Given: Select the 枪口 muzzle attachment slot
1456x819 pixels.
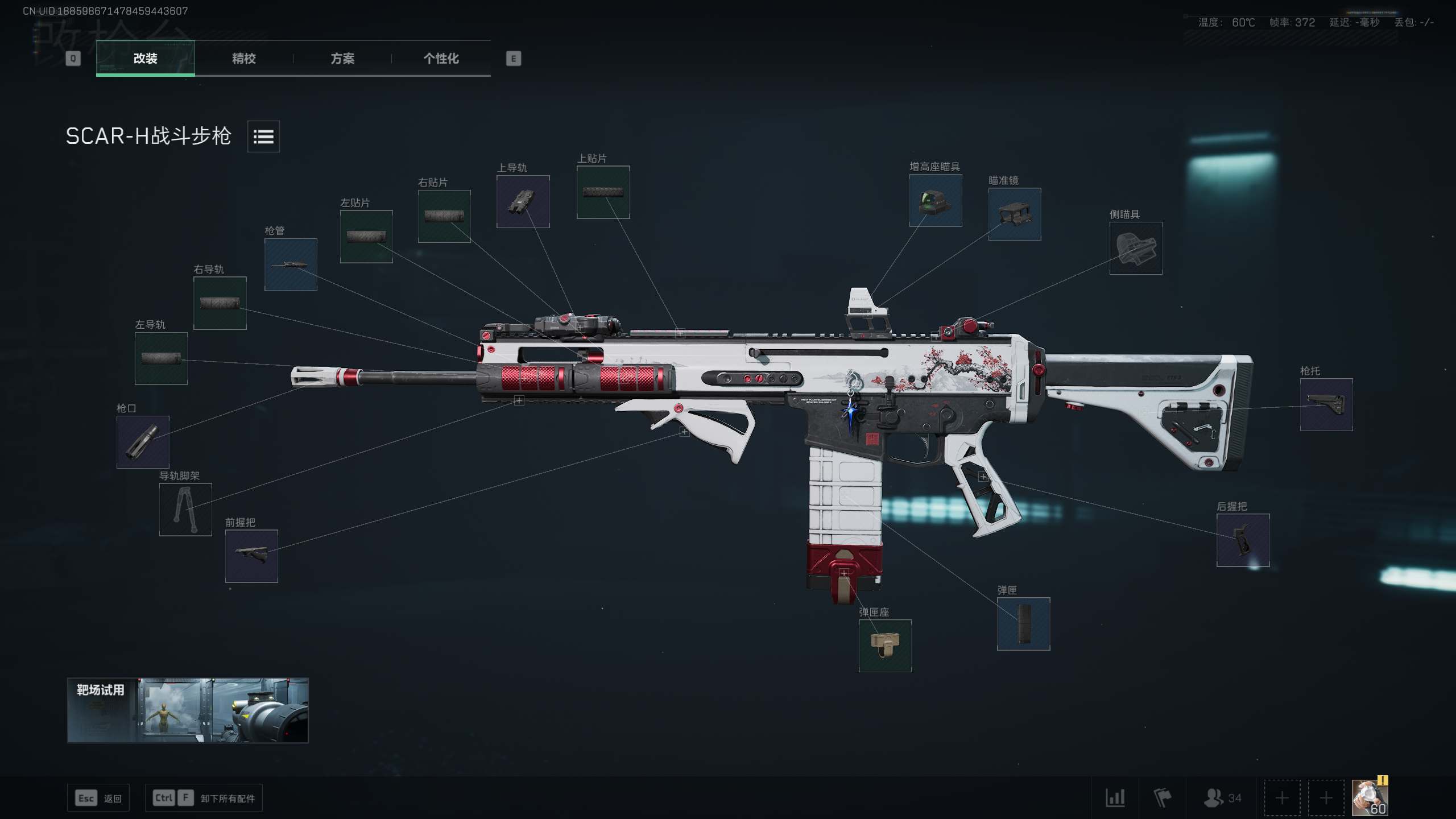Looking at the screenshot, I should [x=143, y=442].
